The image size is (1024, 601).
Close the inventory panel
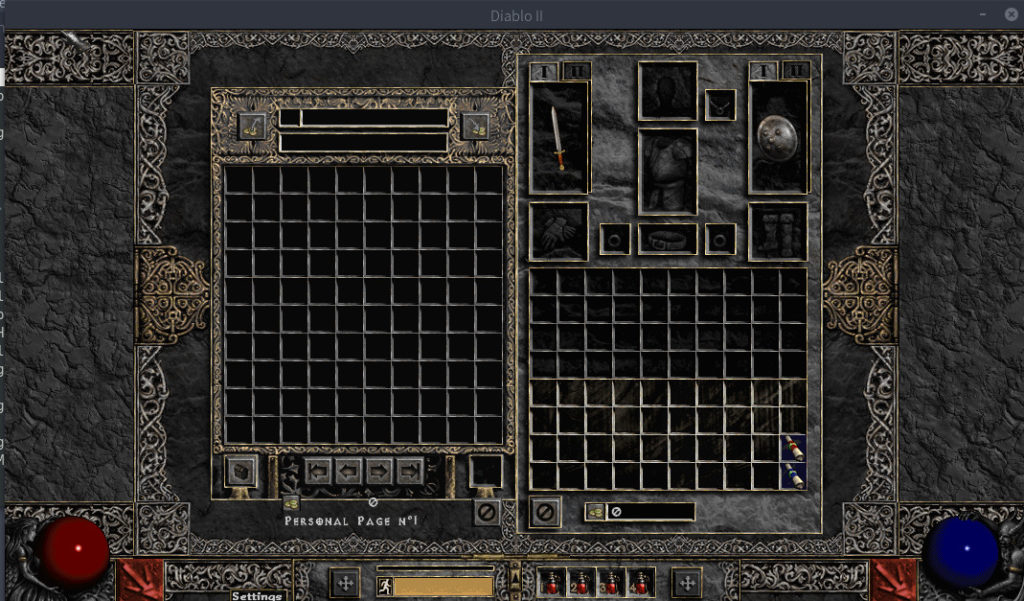coord(545,512)
